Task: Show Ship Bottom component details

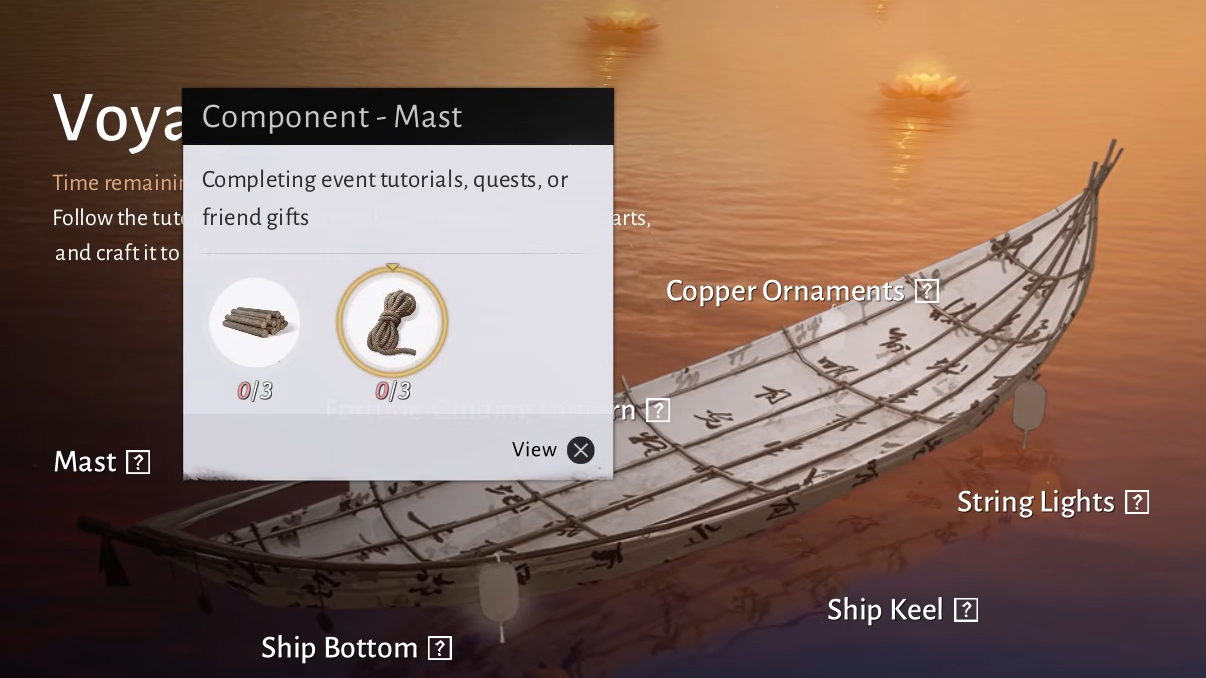Action: (440, 648)
